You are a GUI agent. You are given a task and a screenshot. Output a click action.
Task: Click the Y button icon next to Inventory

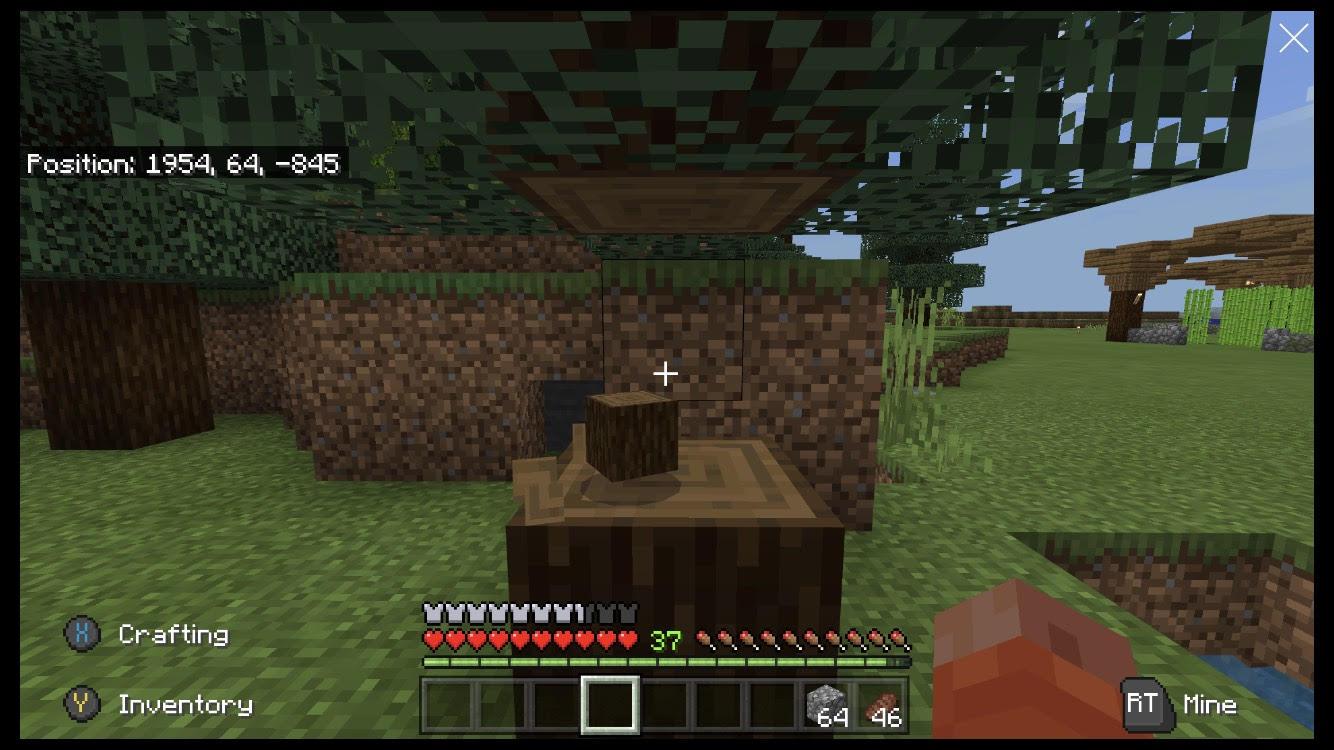(82, 704)
